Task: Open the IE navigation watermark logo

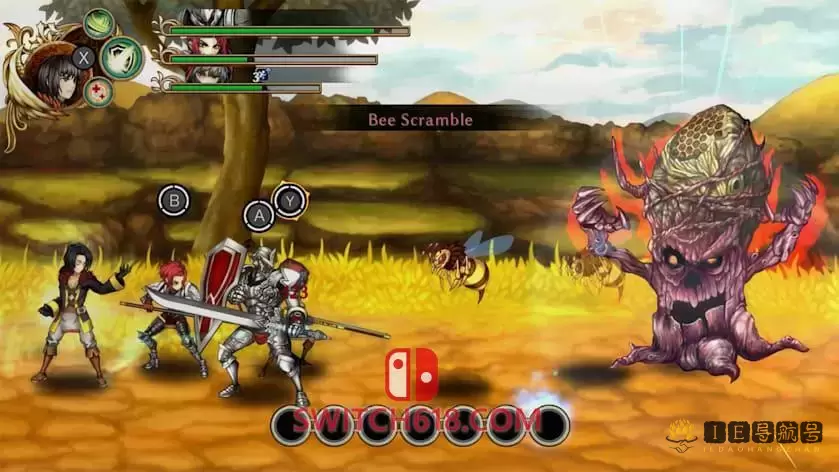Action: [x=744, y=433]
